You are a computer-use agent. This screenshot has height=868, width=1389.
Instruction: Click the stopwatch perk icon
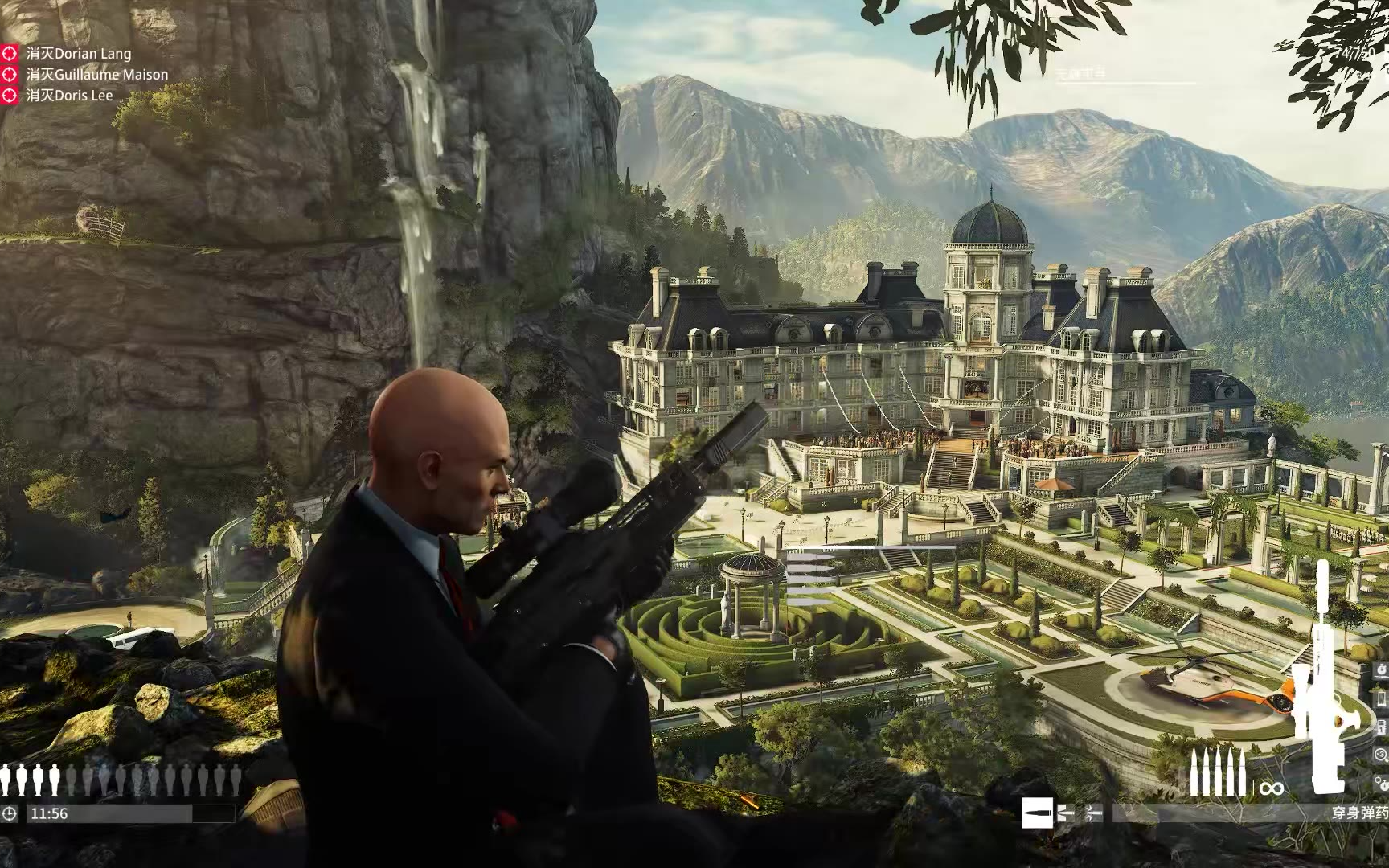(x=1381, y=669)
